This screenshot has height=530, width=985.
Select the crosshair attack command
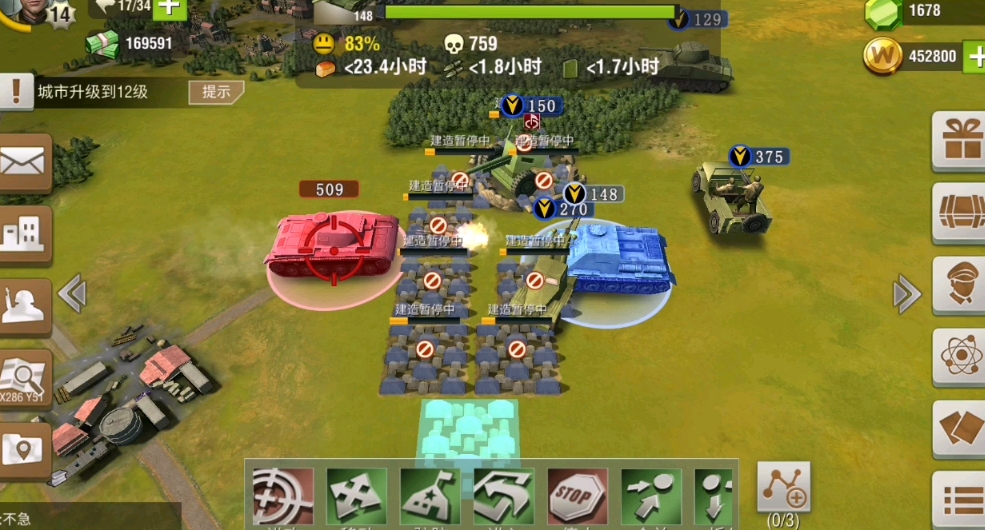[282, 496]
